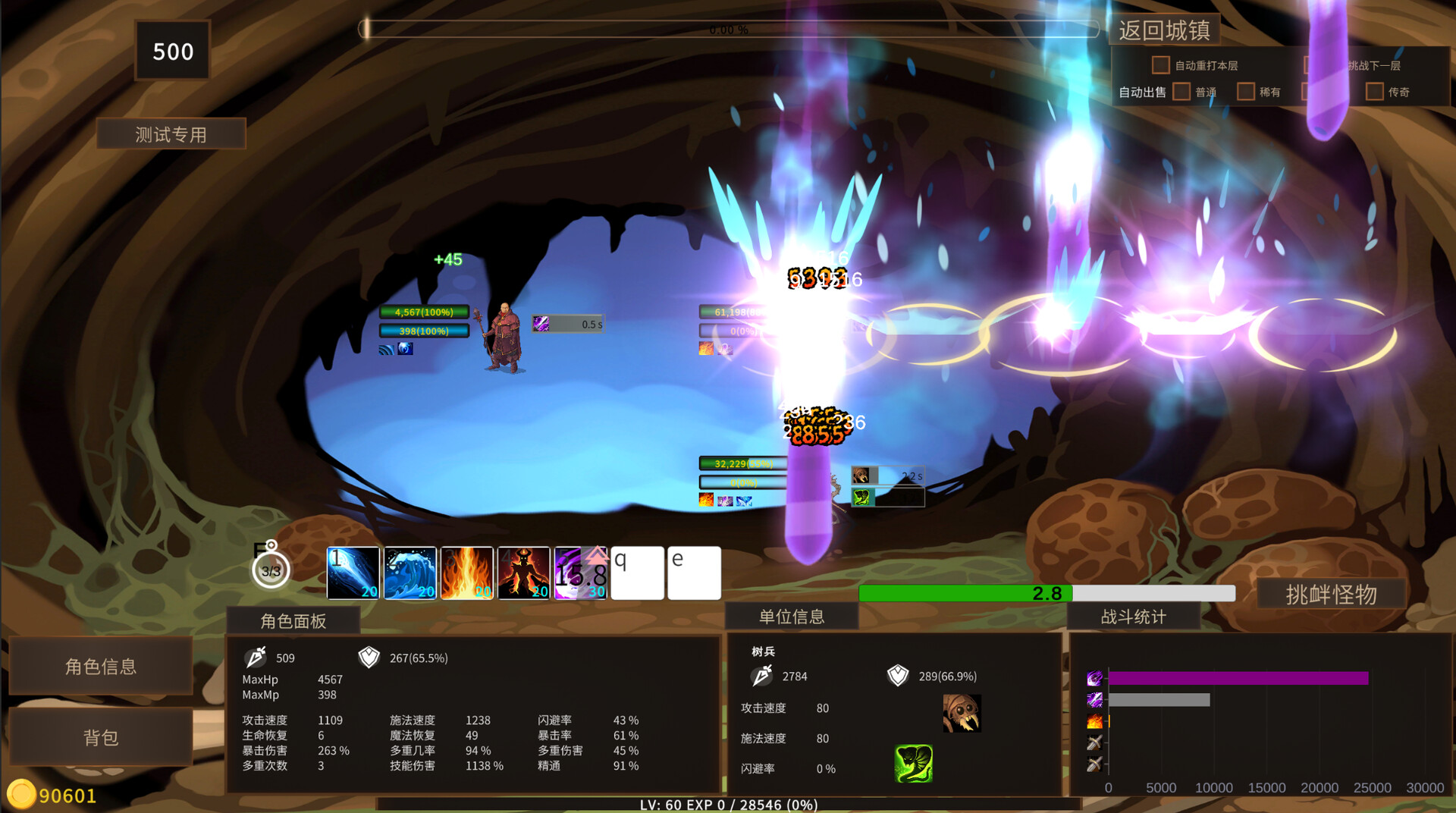The width and height of the screenshot is (1456, 813).
Task: Activate the ice comet skill in slot 1
Action: 353,573
